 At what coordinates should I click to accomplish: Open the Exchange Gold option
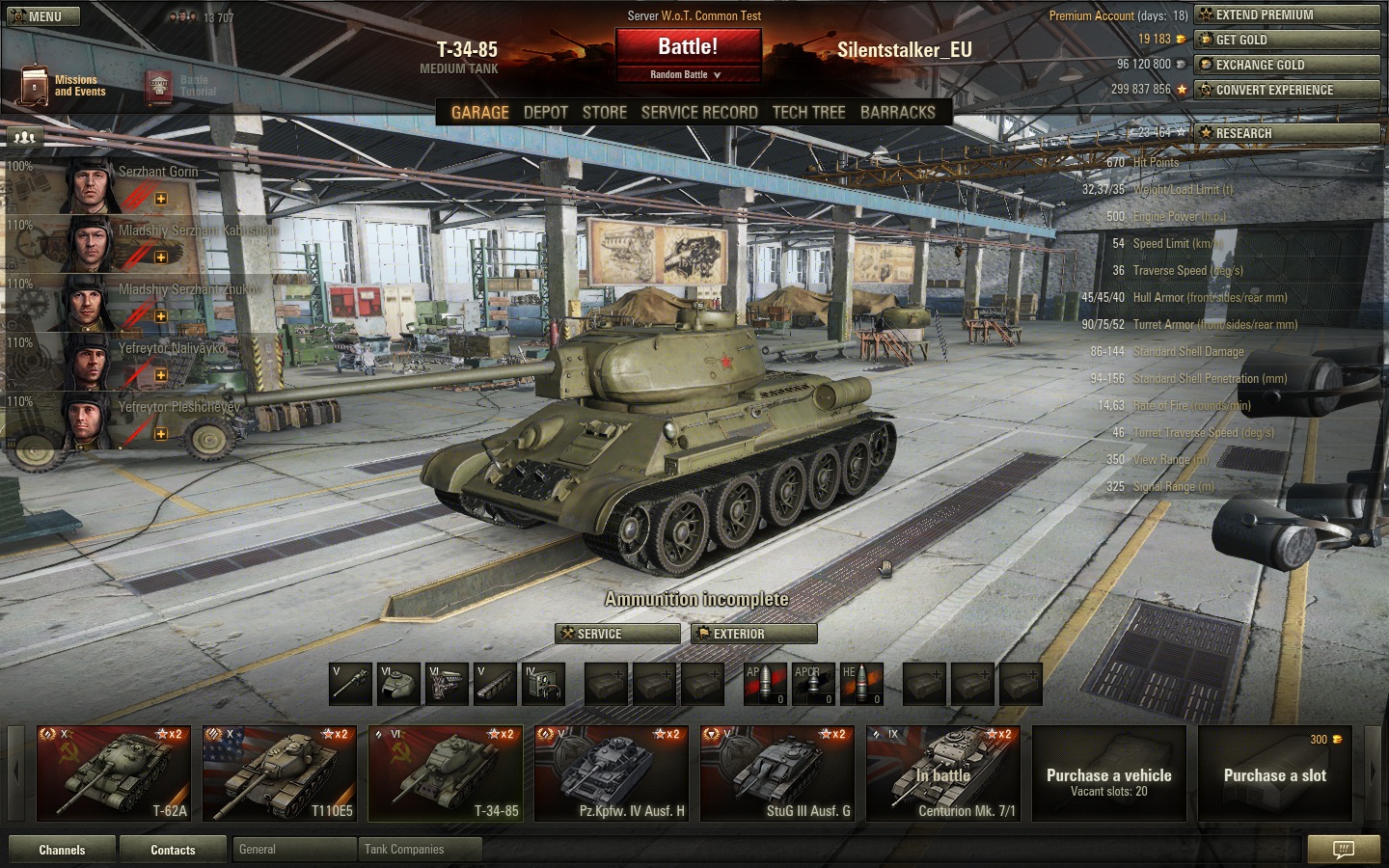point(1287,65)
